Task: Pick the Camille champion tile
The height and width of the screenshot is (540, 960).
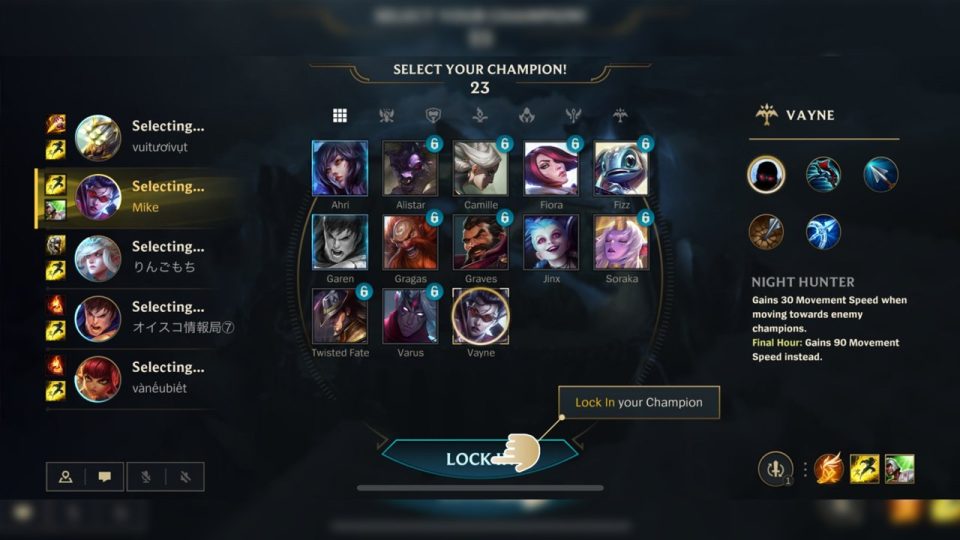Action: [x=480, y=168]
